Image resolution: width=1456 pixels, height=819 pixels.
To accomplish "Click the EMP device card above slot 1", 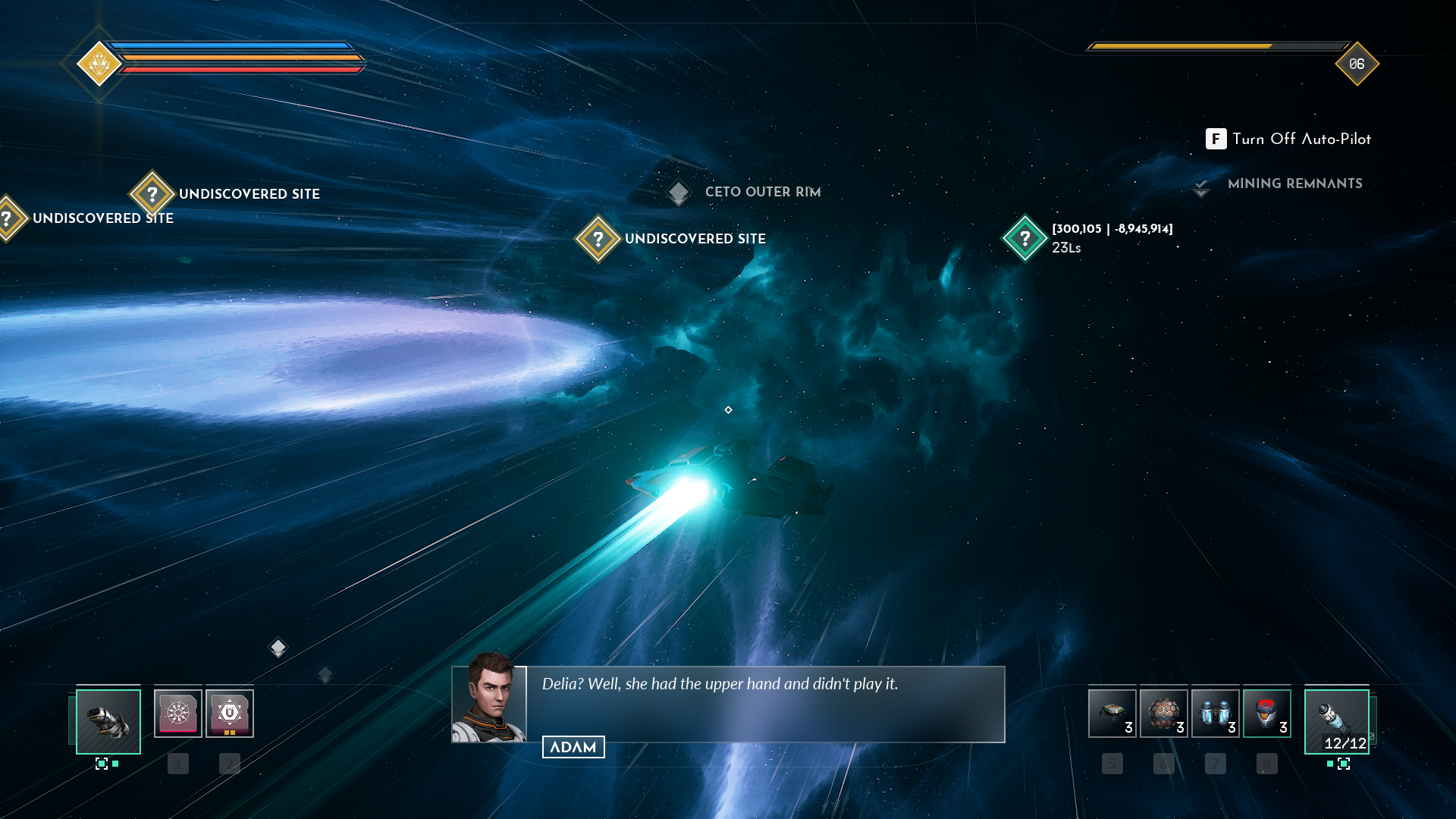I will [178, 711].
